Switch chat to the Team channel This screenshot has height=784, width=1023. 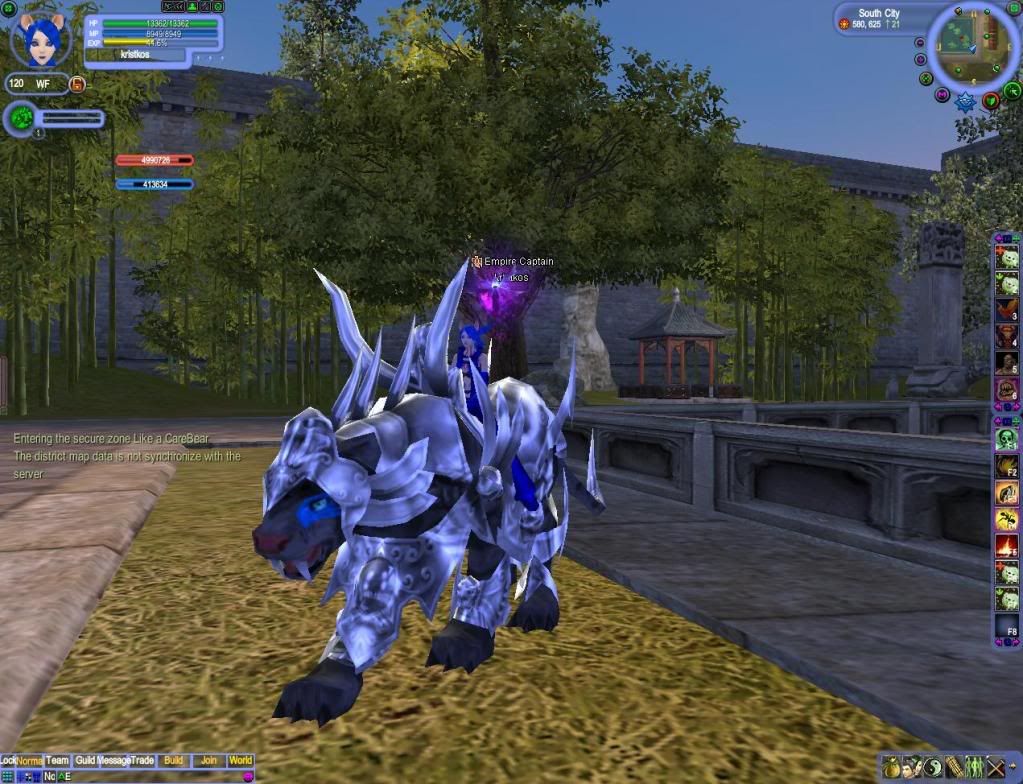pos(57,761)
